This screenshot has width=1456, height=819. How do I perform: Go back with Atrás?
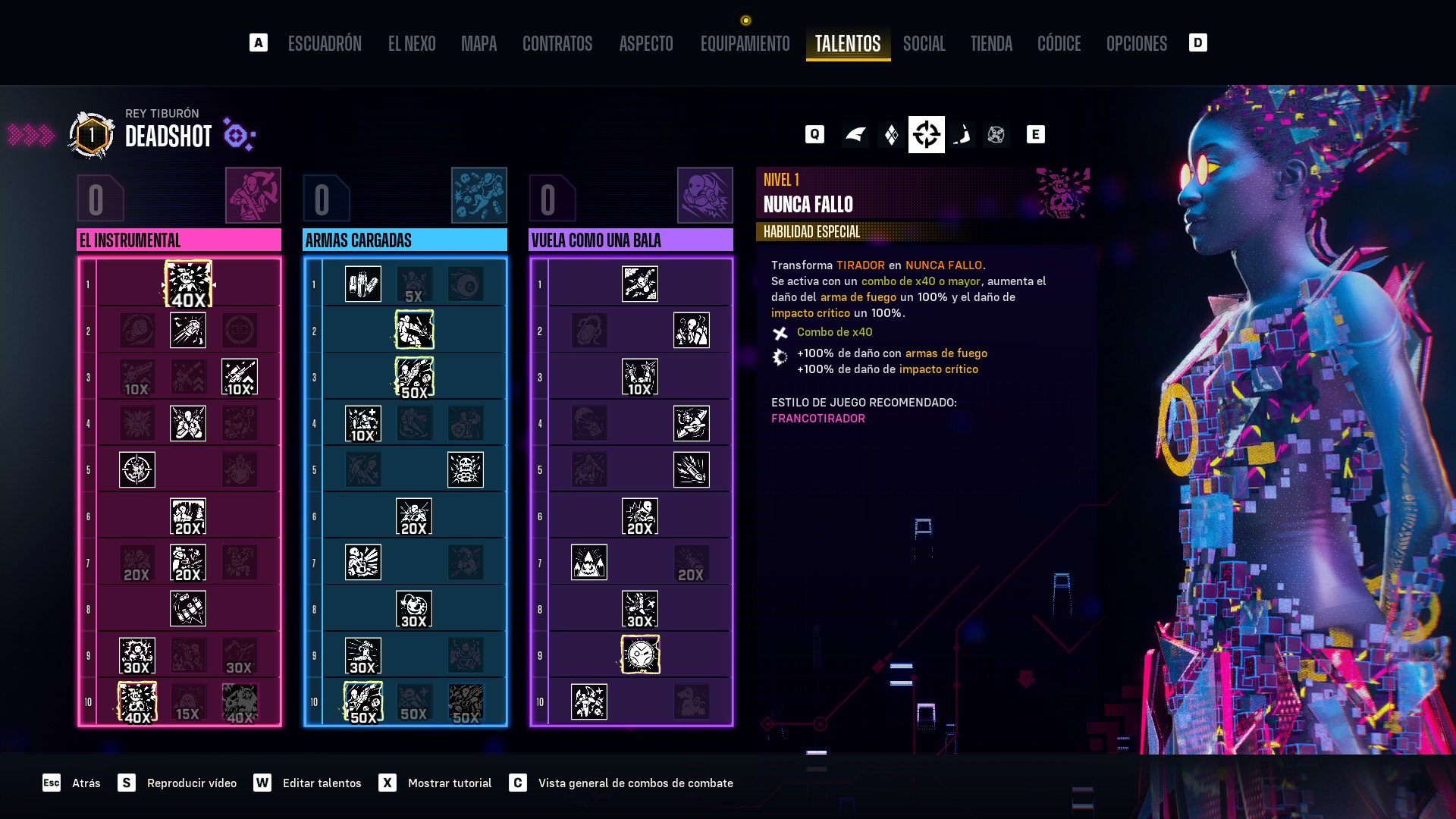pos(86,783)
